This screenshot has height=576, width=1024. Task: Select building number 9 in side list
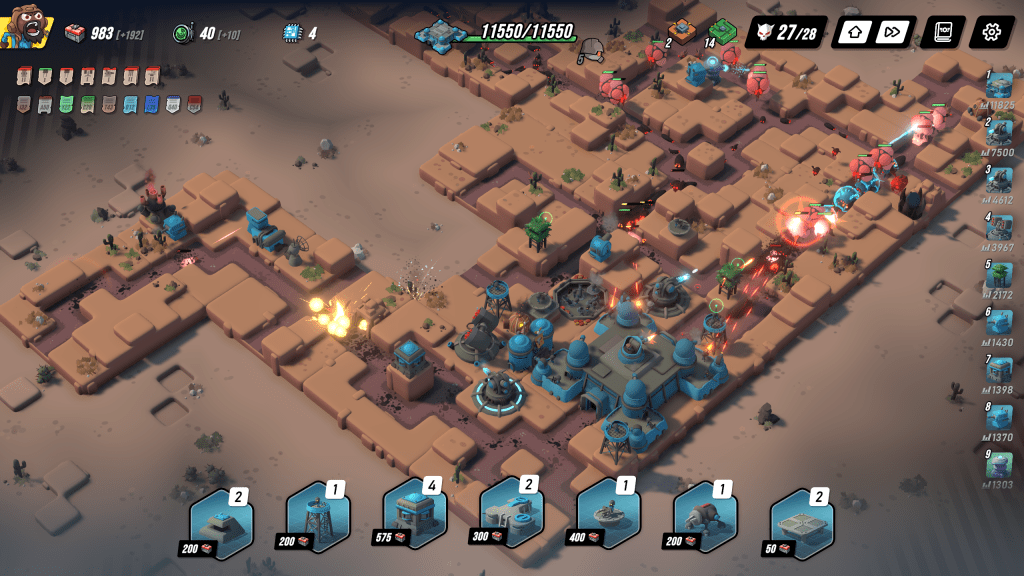[998, 465]
